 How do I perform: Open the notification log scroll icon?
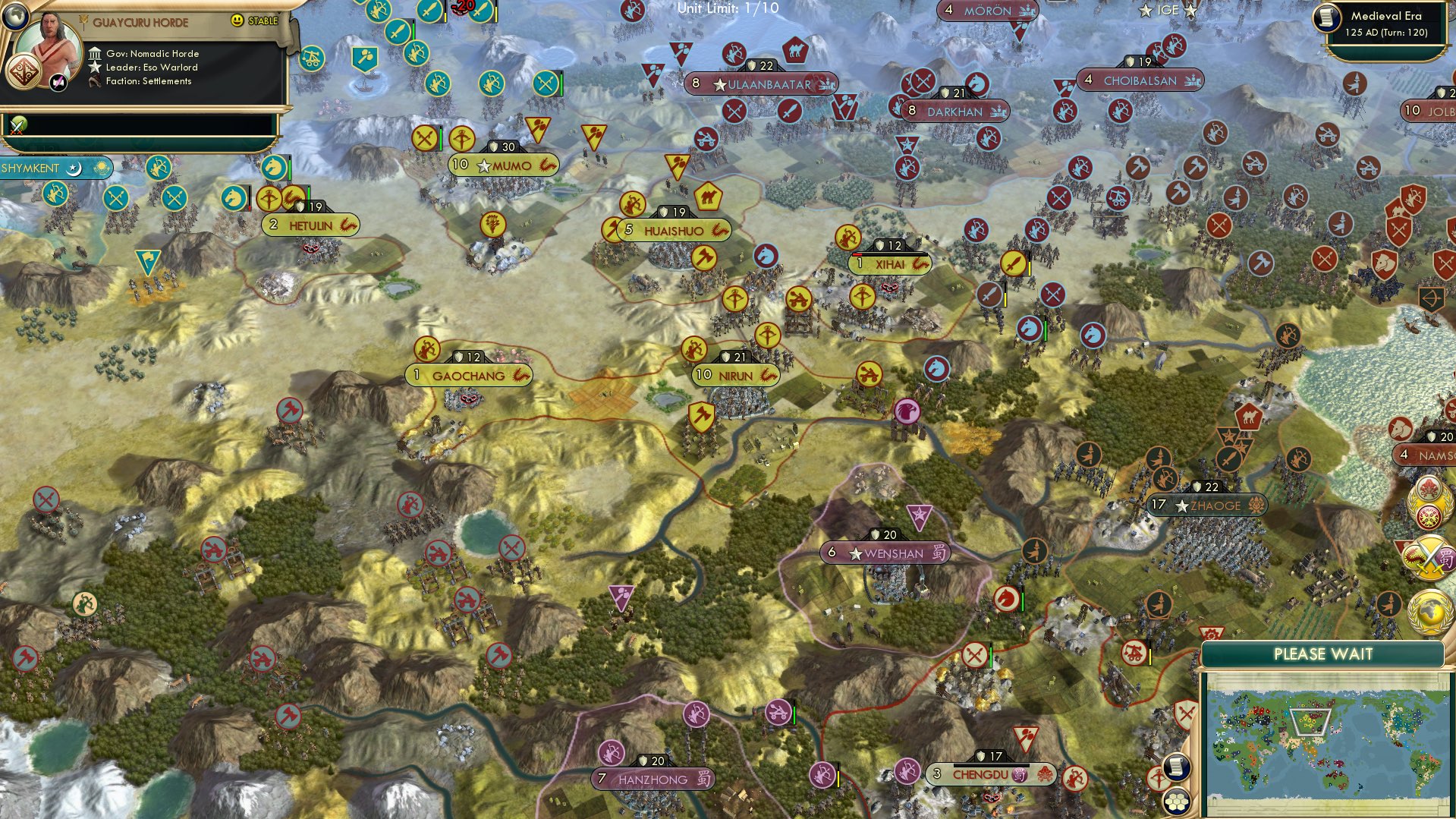click(x=1176, y=767)
